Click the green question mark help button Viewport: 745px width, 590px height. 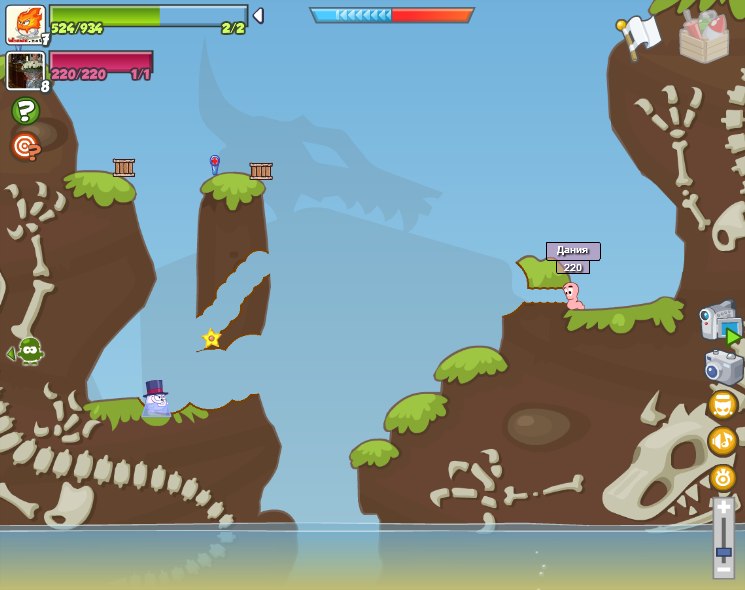(25, 111)
